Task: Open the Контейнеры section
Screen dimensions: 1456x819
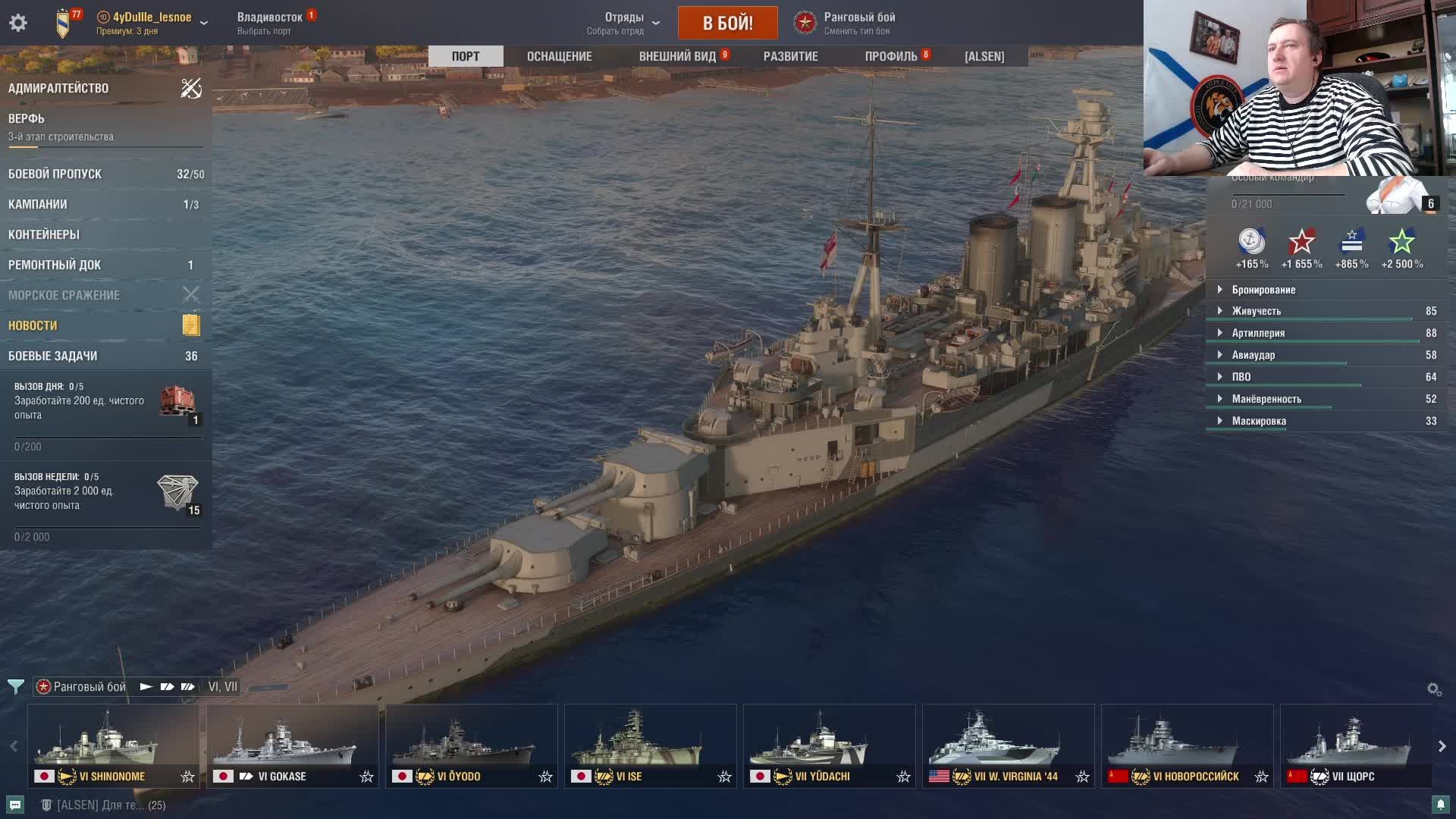Action: 44,234
